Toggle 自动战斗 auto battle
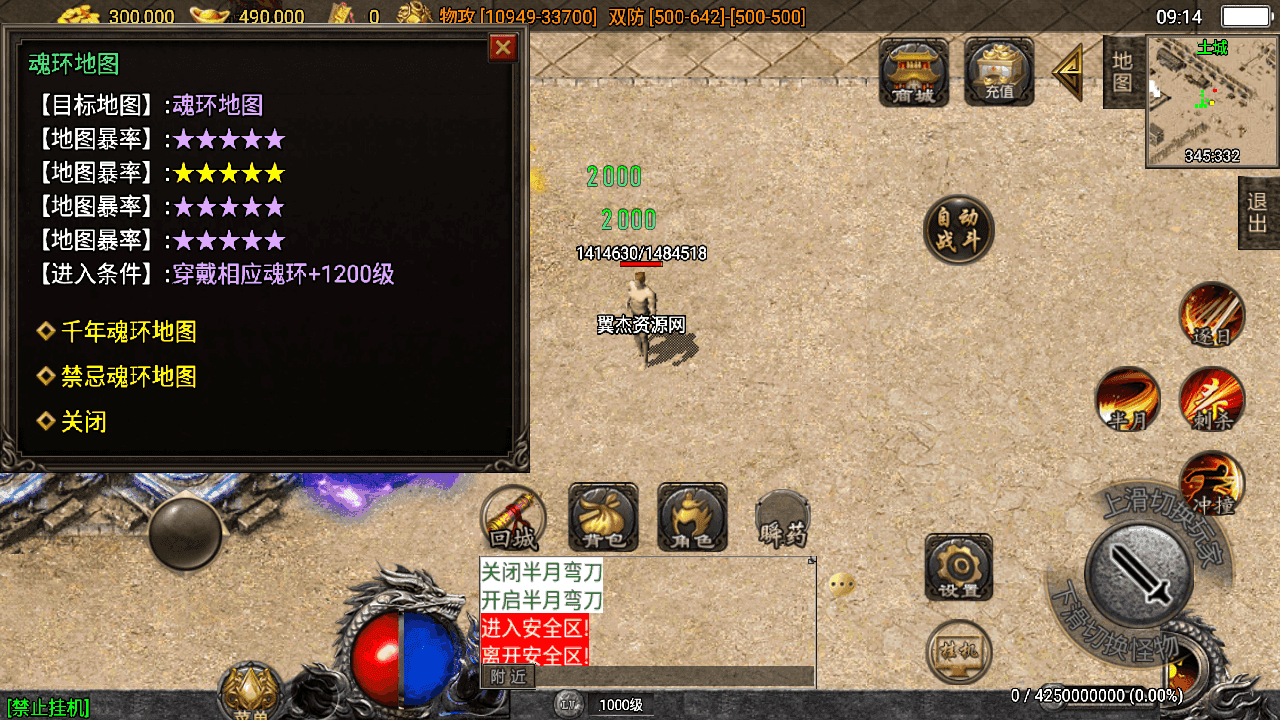This screenshot has height=720, width=1280. click(958, 230)
